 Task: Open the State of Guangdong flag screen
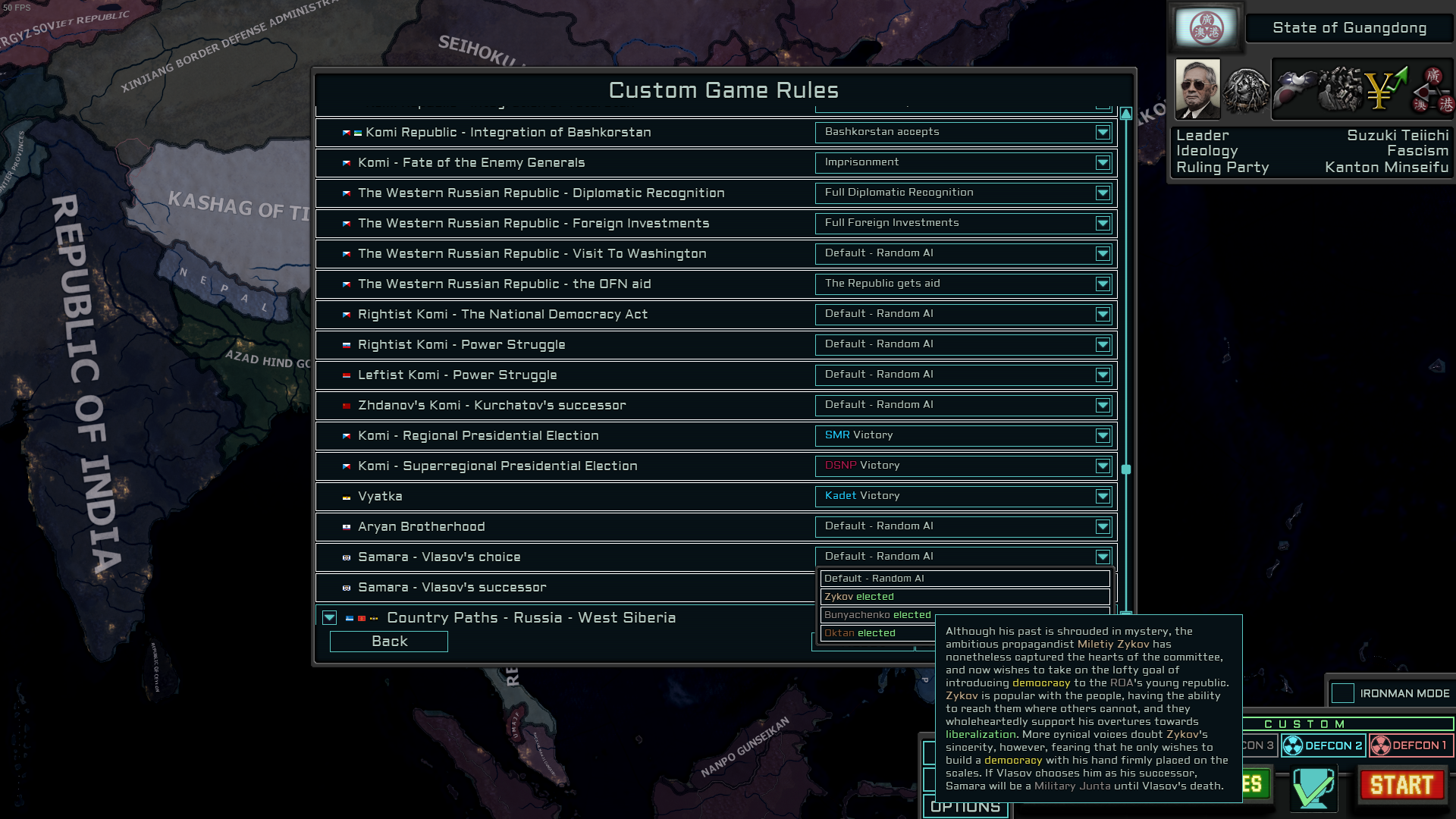(1206, 27)
